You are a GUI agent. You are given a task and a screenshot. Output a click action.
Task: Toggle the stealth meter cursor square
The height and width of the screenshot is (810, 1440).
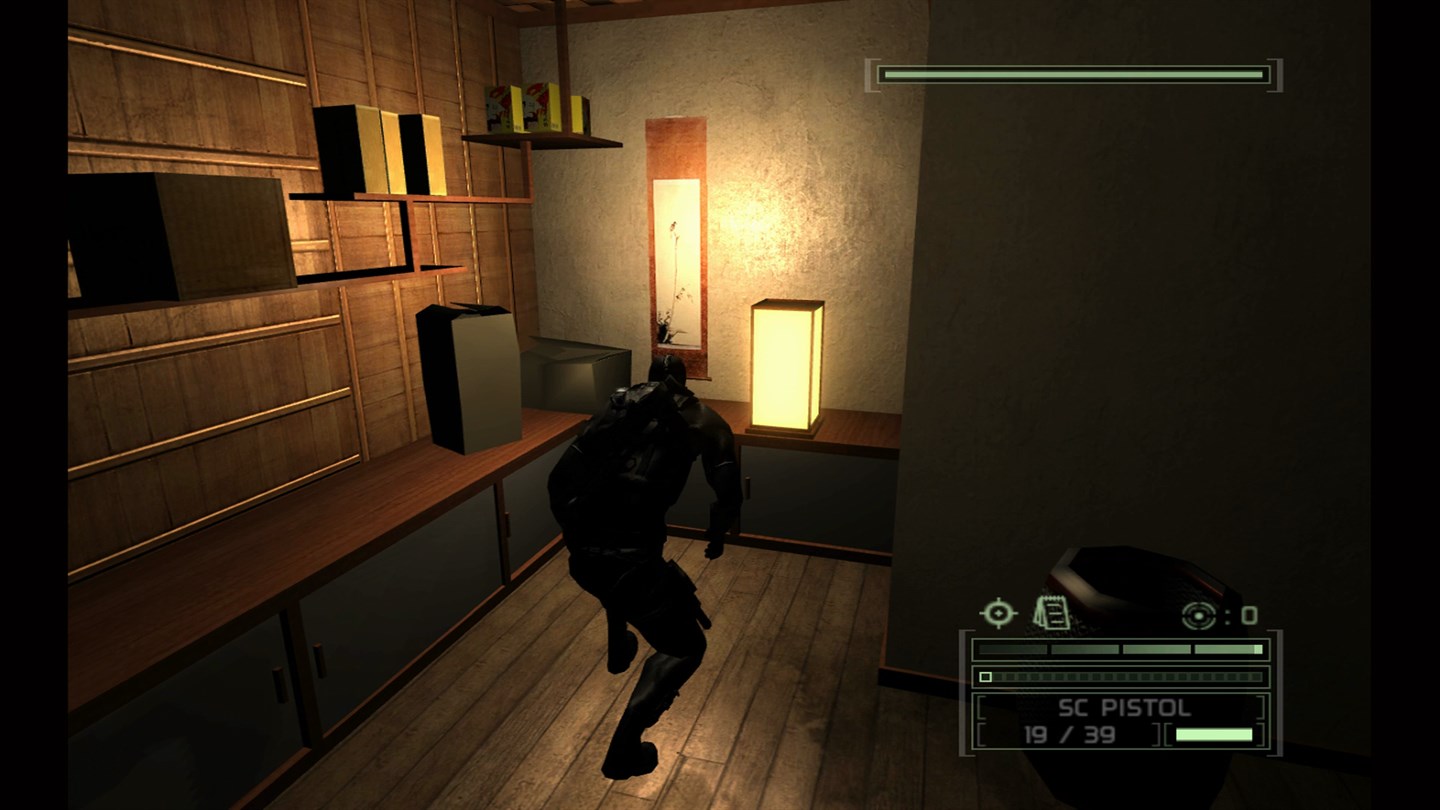[986, 677]
